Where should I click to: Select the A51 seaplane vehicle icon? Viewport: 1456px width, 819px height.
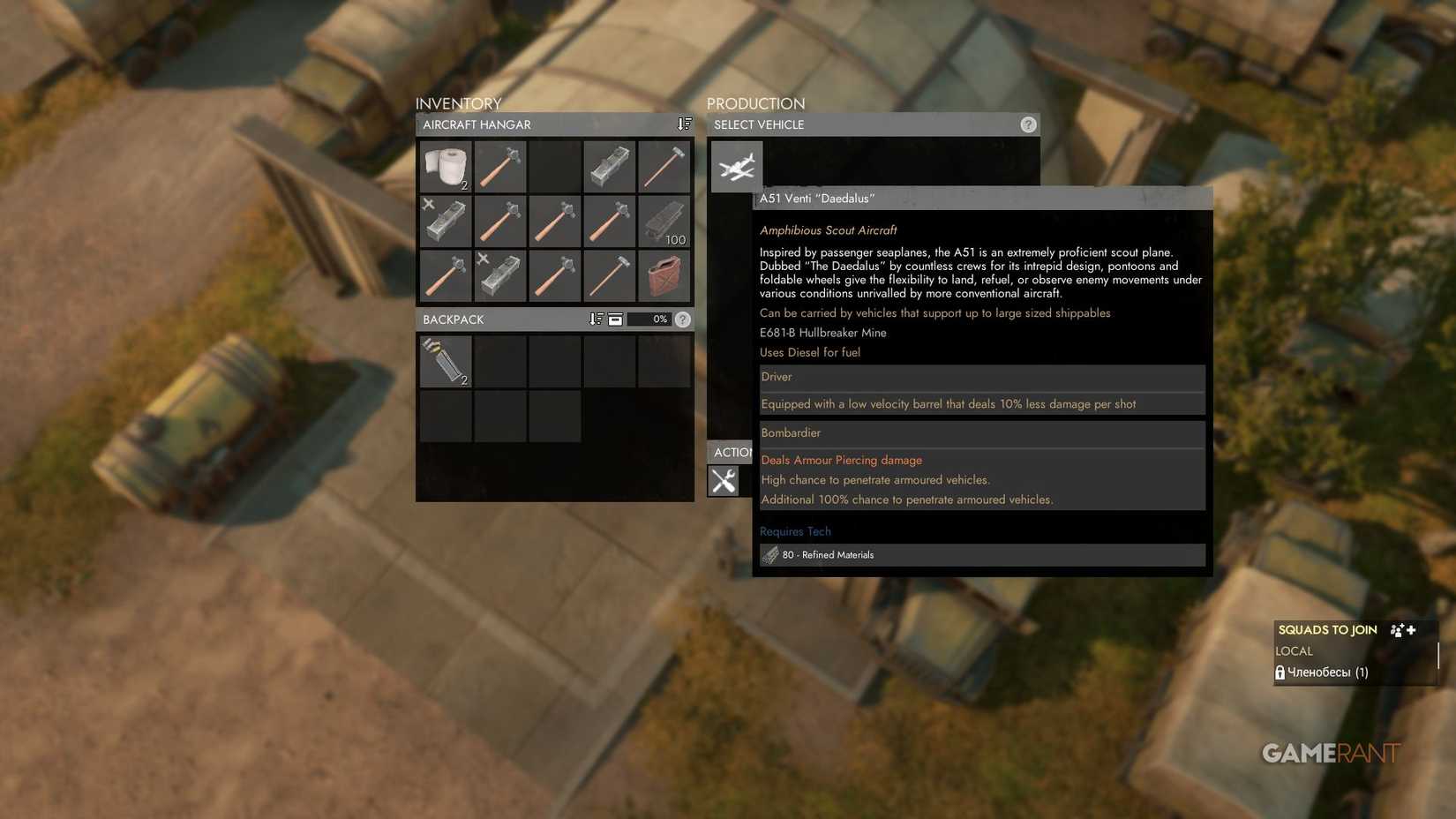point(736,167)
